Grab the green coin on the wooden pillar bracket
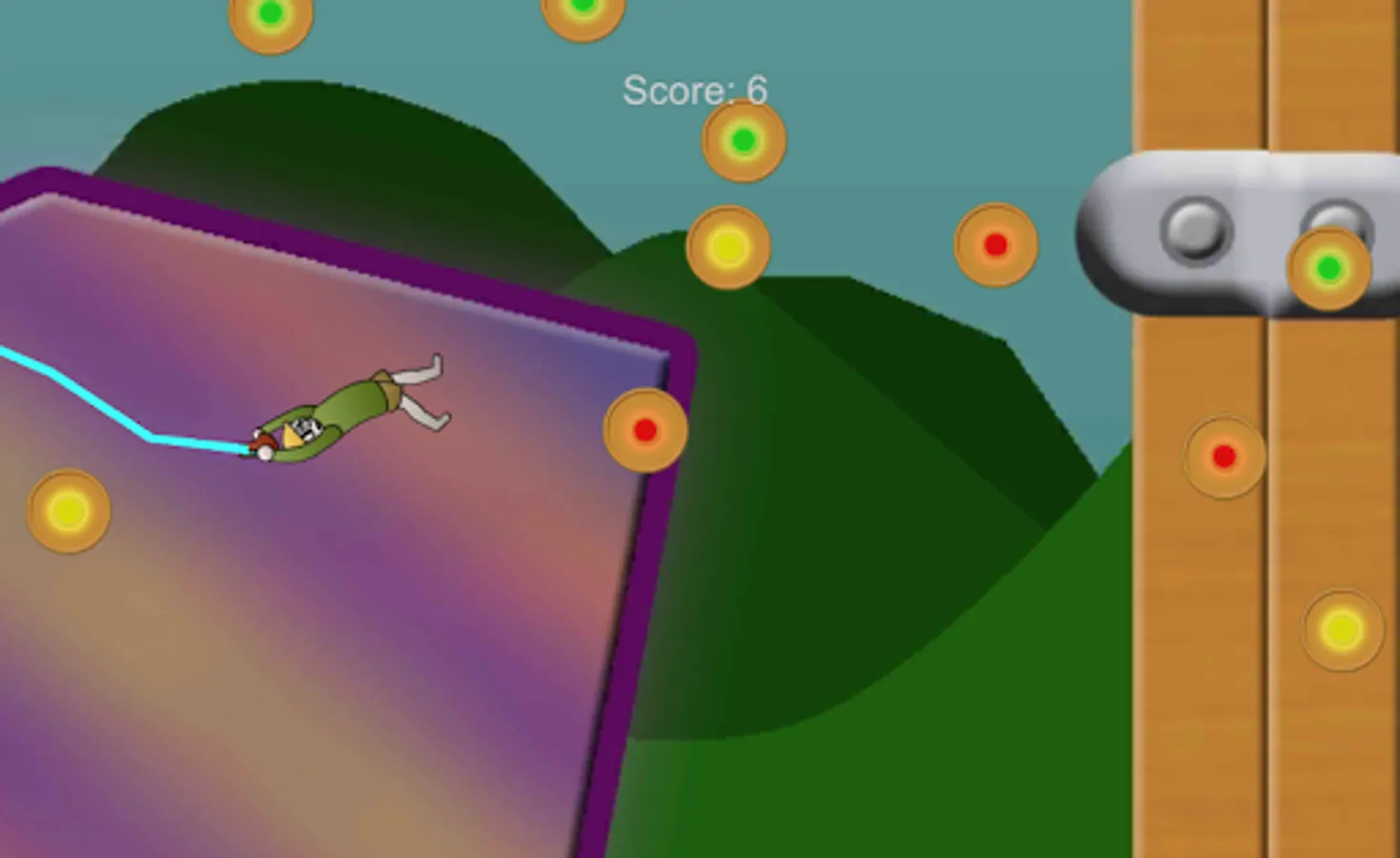 click(1329, 267)
